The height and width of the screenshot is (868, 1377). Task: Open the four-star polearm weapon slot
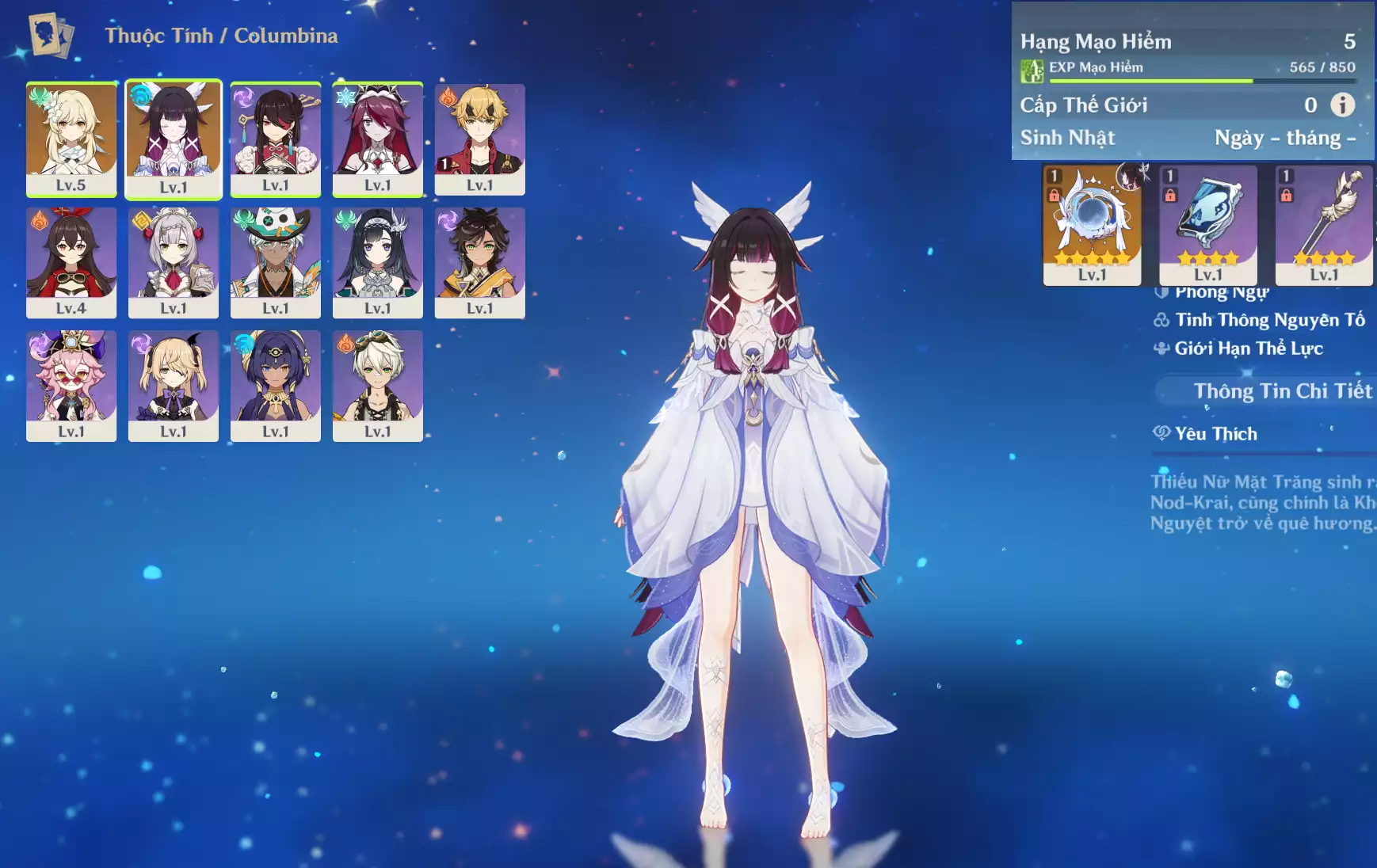tap(1324, 224)
